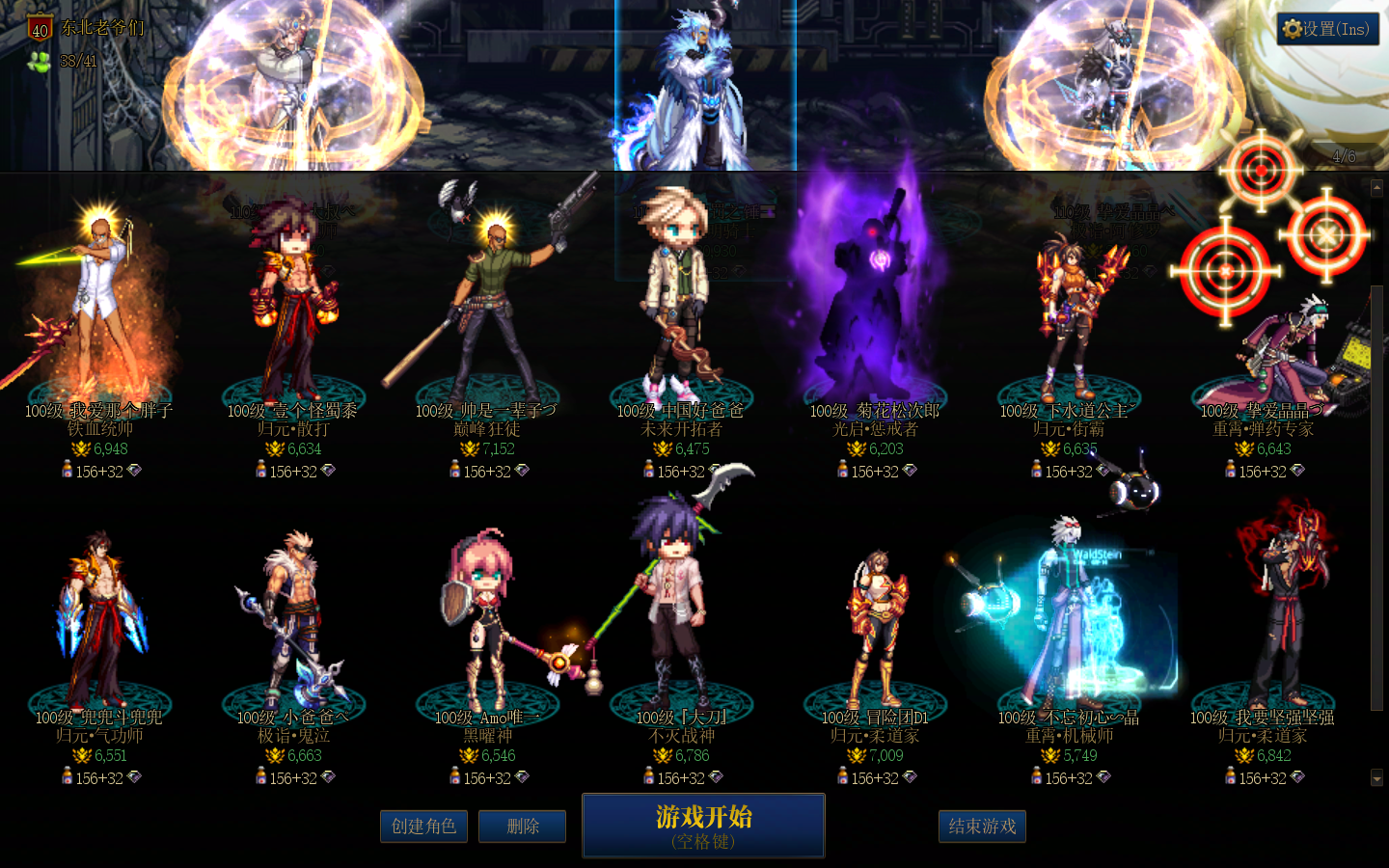The image size is (1389, 868).
Task: Select the 不灭战神 character 【大刀】
Action: click(x=680, y=627)
